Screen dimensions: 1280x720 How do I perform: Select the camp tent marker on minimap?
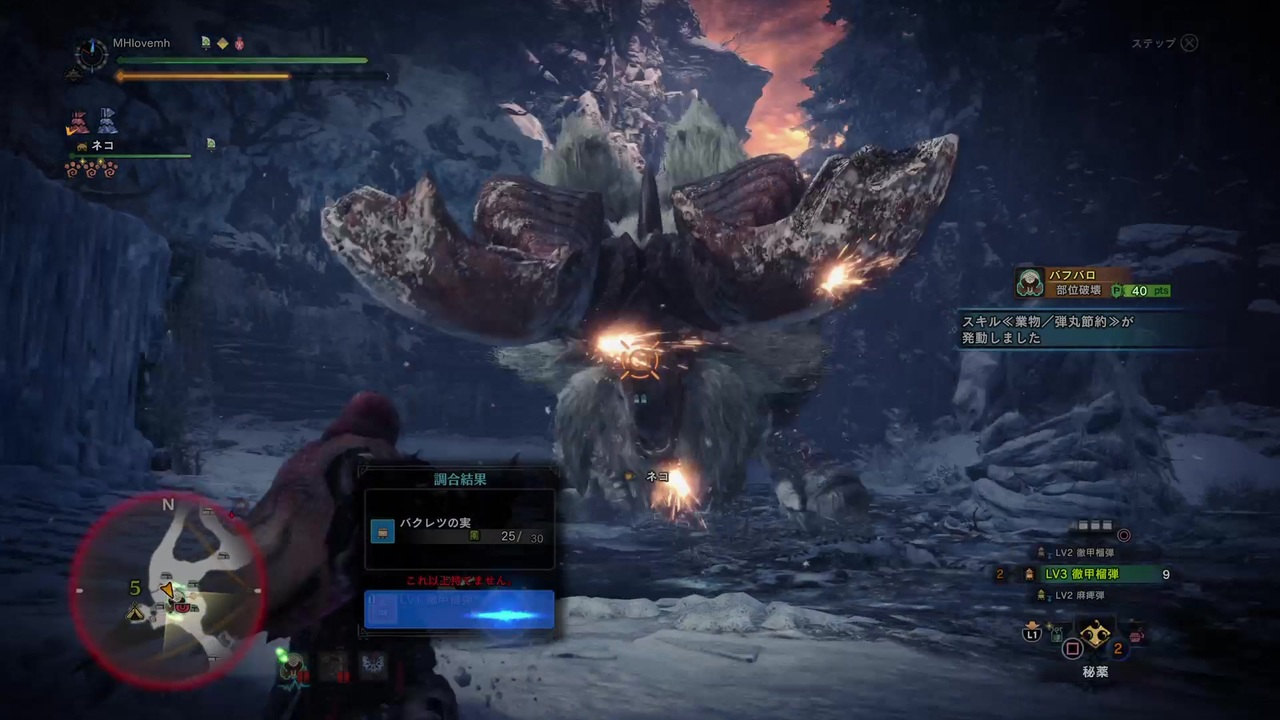point(135,611)
